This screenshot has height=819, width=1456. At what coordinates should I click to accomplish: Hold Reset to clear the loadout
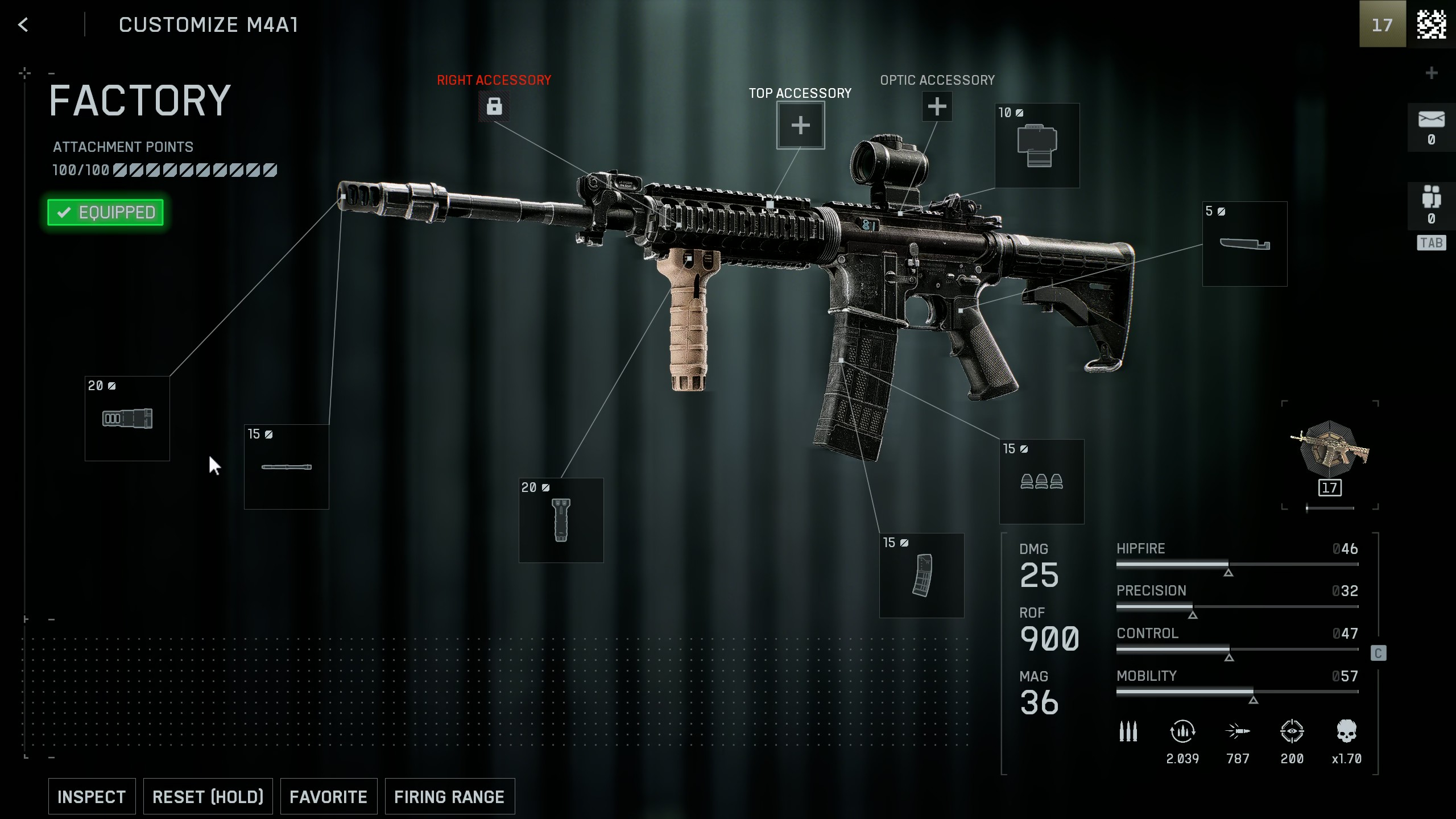pyautogui.click(x=208, y=796)
